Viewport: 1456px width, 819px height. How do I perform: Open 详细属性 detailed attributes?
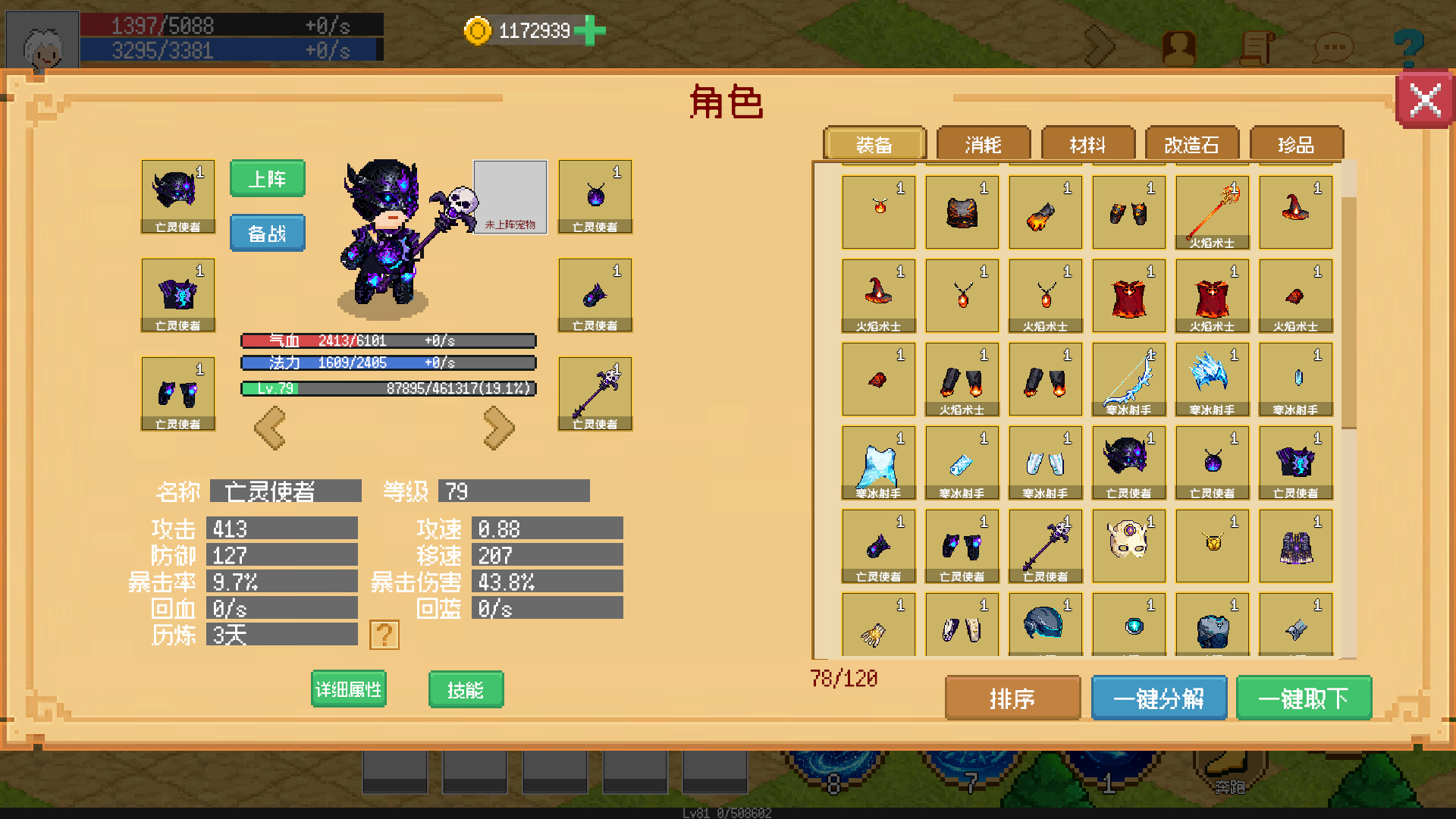click(x=348, y=689)
